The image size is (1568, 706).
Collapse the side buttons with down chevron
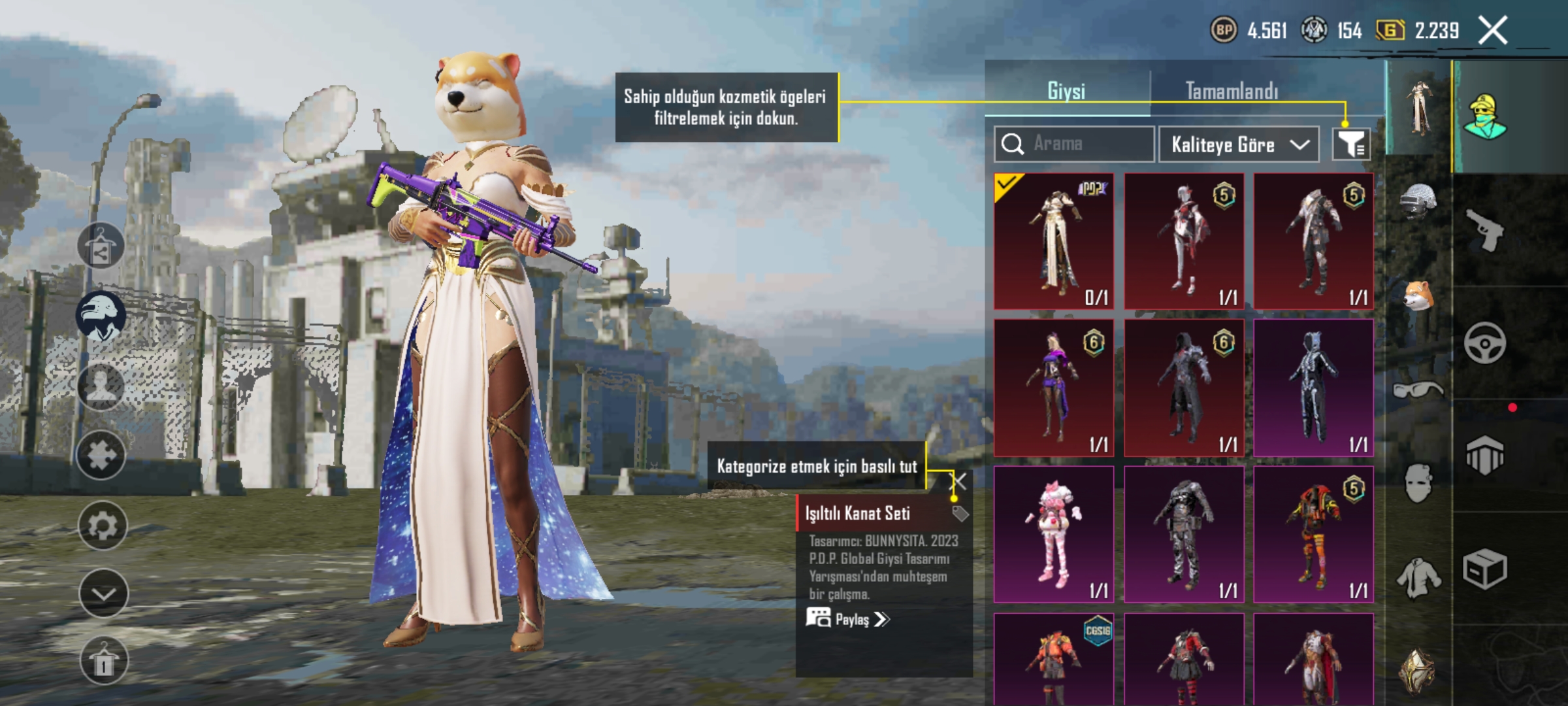(103, 594)
